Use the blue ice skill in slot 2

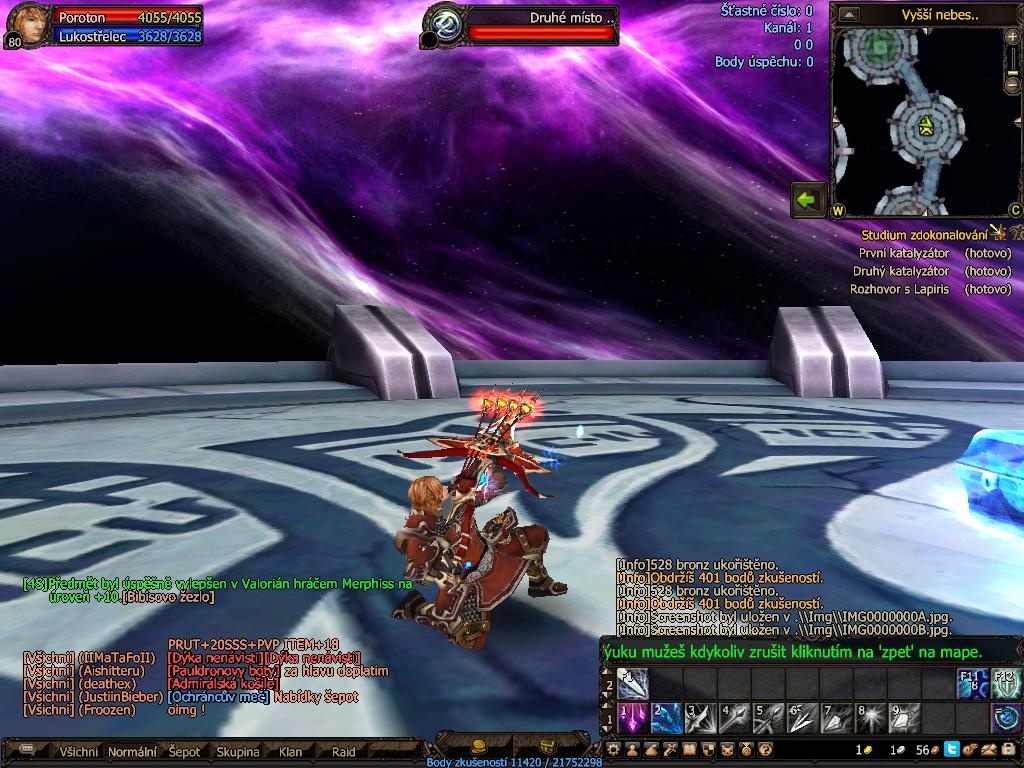667,718
